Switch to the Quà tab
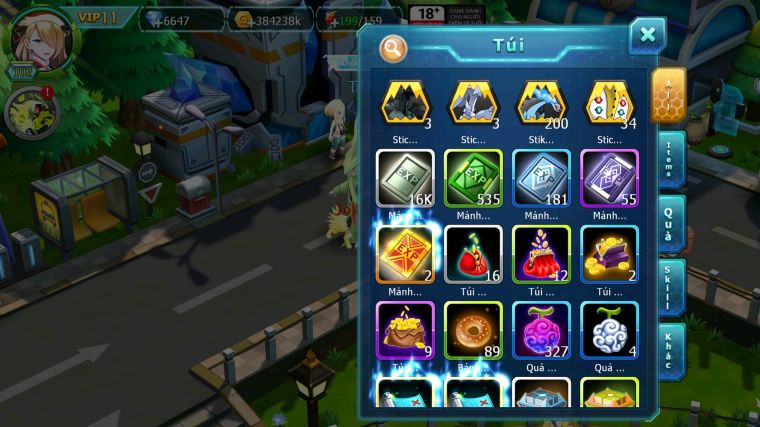760x427 pixels. 670,225
